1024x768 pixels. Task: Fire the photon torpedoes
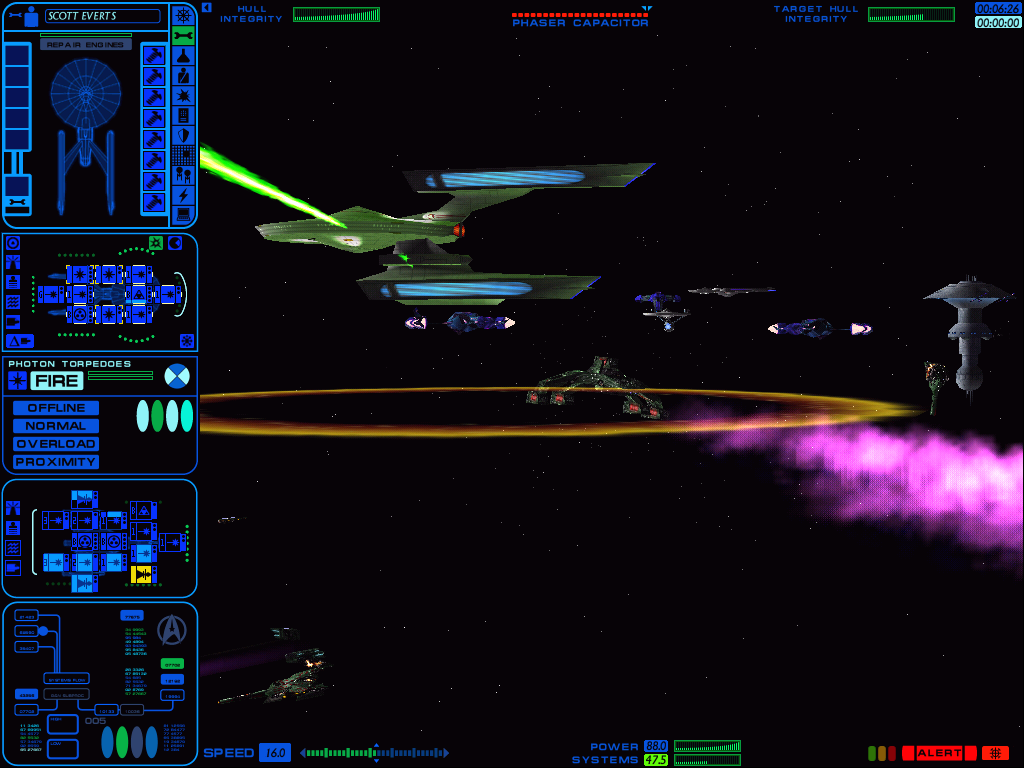[x=57, y=380]
